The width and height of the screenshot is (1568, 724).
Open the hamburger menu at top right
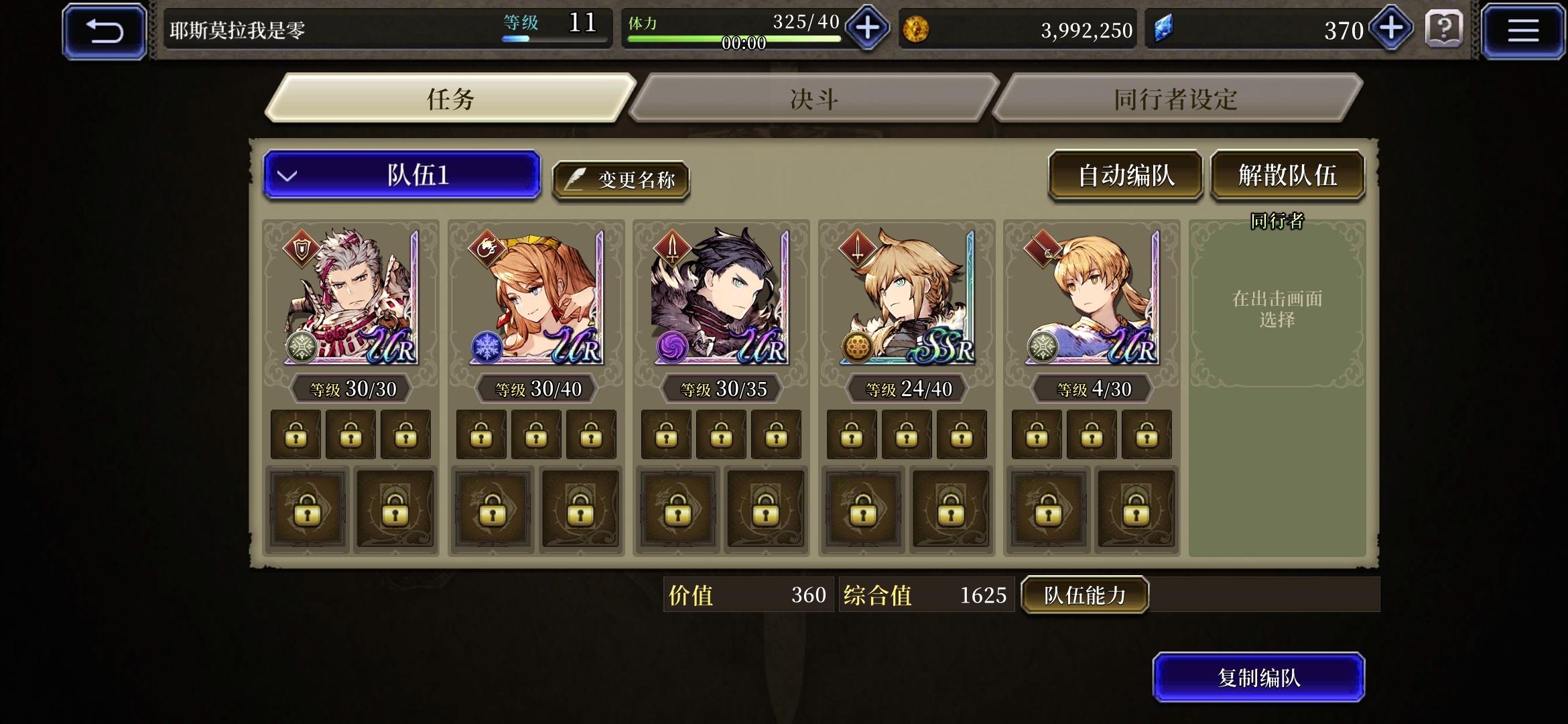[1522, 29]
